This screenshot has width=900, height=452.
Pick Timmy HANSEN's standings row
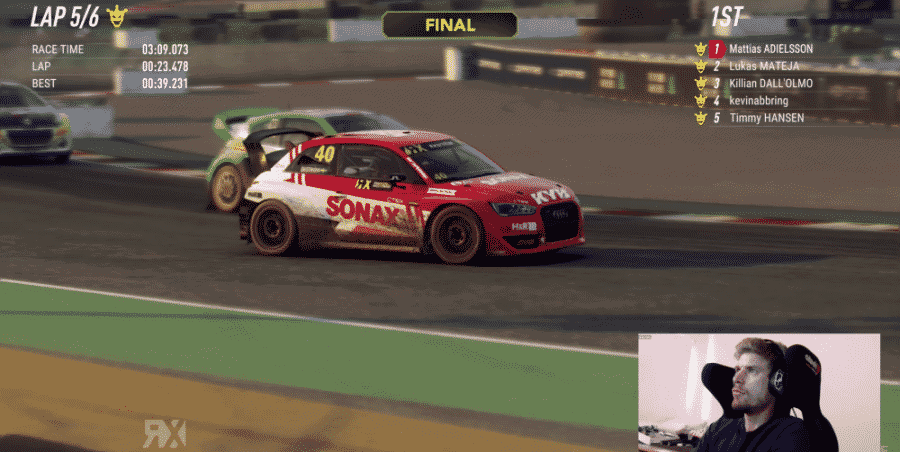[766, 117]
